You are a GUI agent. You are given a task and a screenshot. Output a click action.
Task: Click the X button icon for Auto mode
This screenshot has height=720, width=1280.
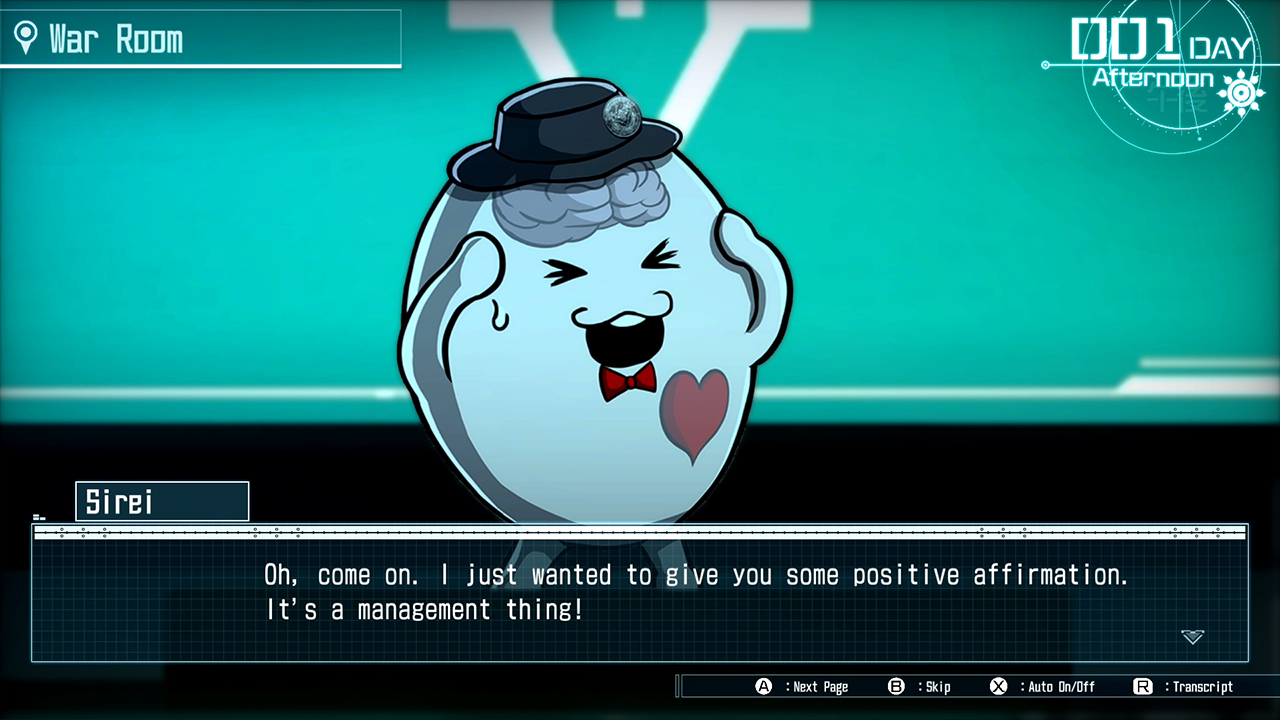coord(997,687)
